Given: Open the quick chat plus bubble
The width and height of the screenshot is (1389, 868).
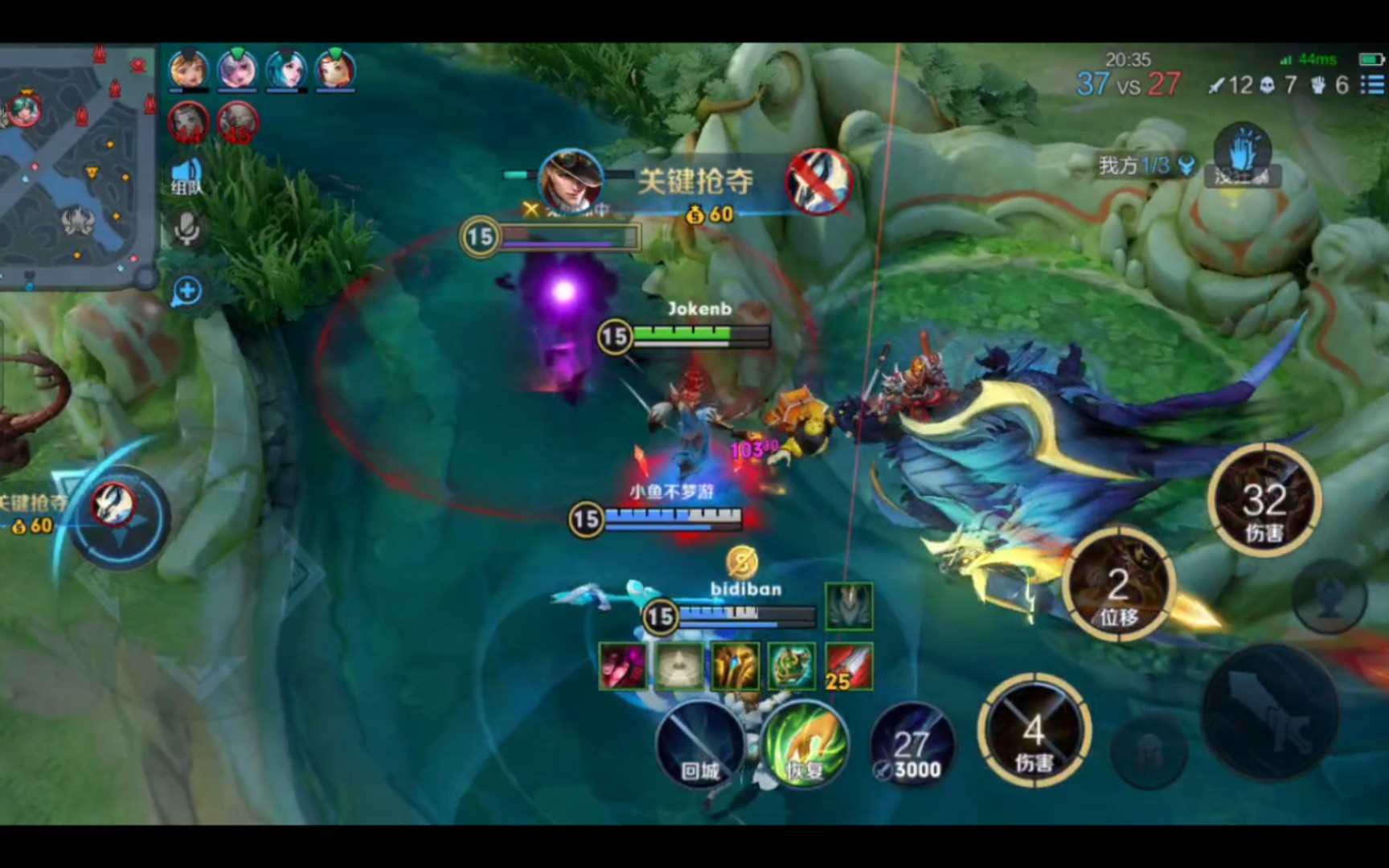Looking at the screenshot, I should (186, 291).
